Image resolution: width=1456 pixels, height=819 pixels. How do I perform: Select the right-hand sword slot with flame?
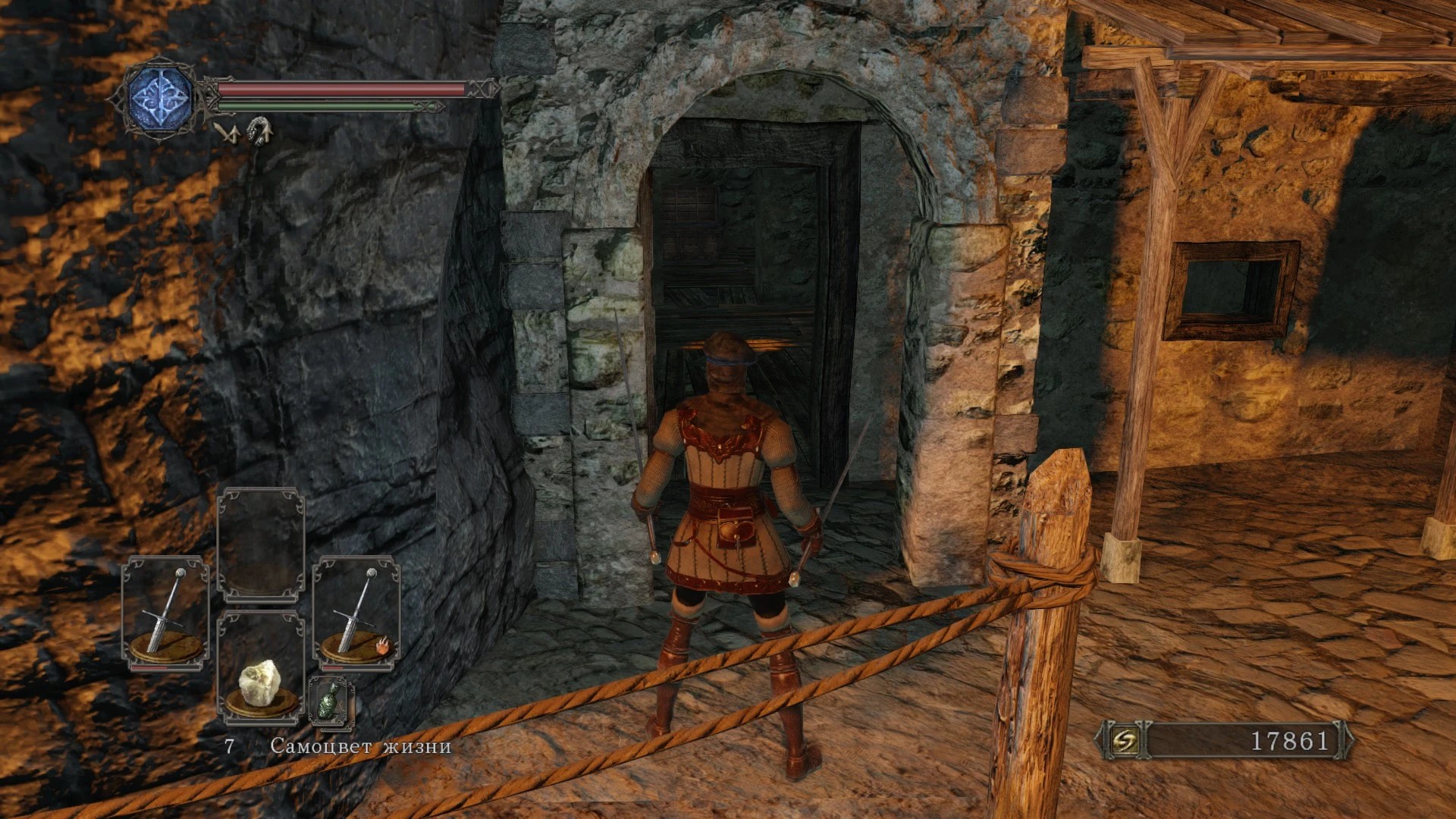pyautogui.click(x=356, y=613)
